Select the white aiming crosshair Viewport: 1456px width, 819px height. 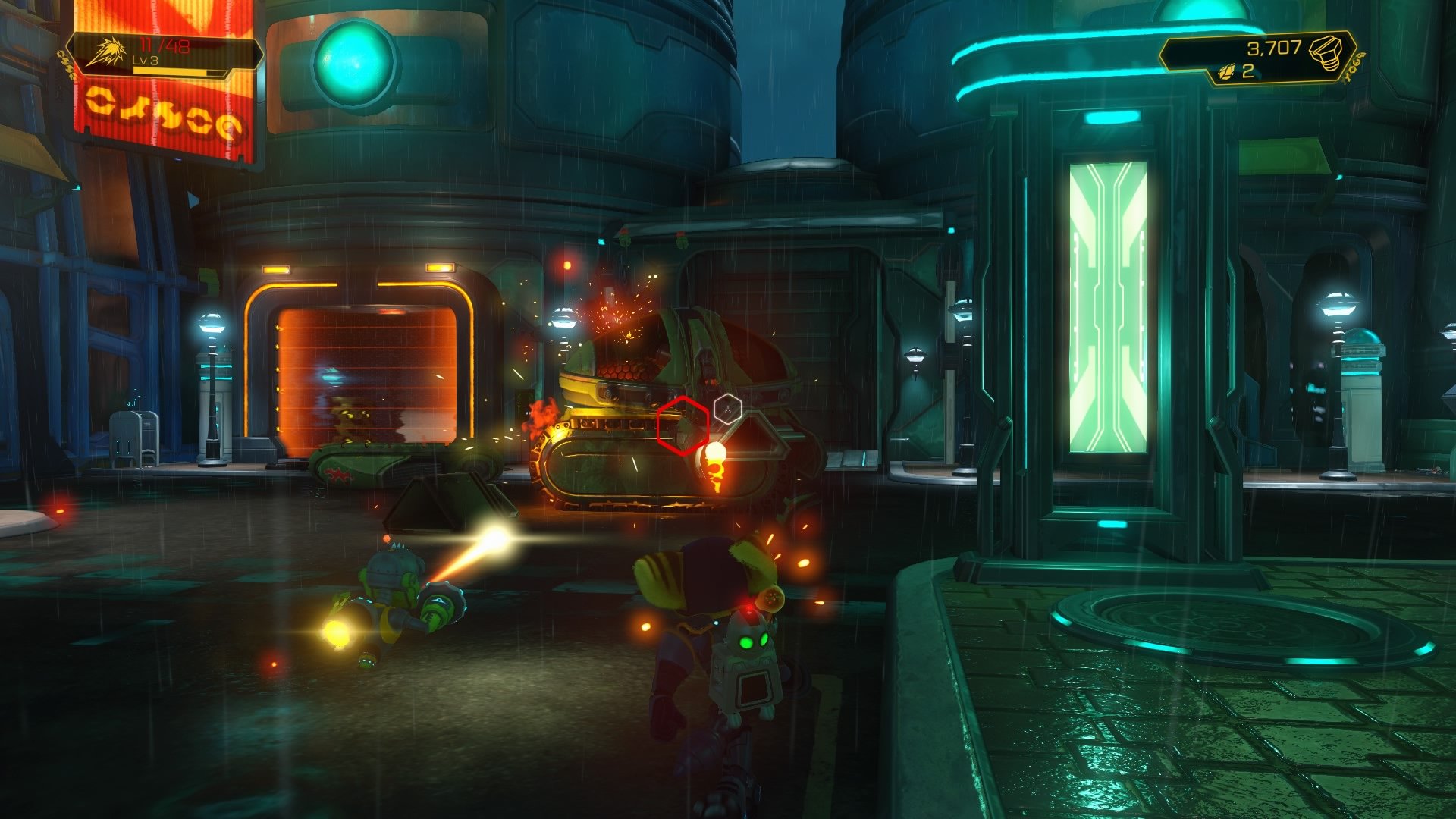pos(728,409)
